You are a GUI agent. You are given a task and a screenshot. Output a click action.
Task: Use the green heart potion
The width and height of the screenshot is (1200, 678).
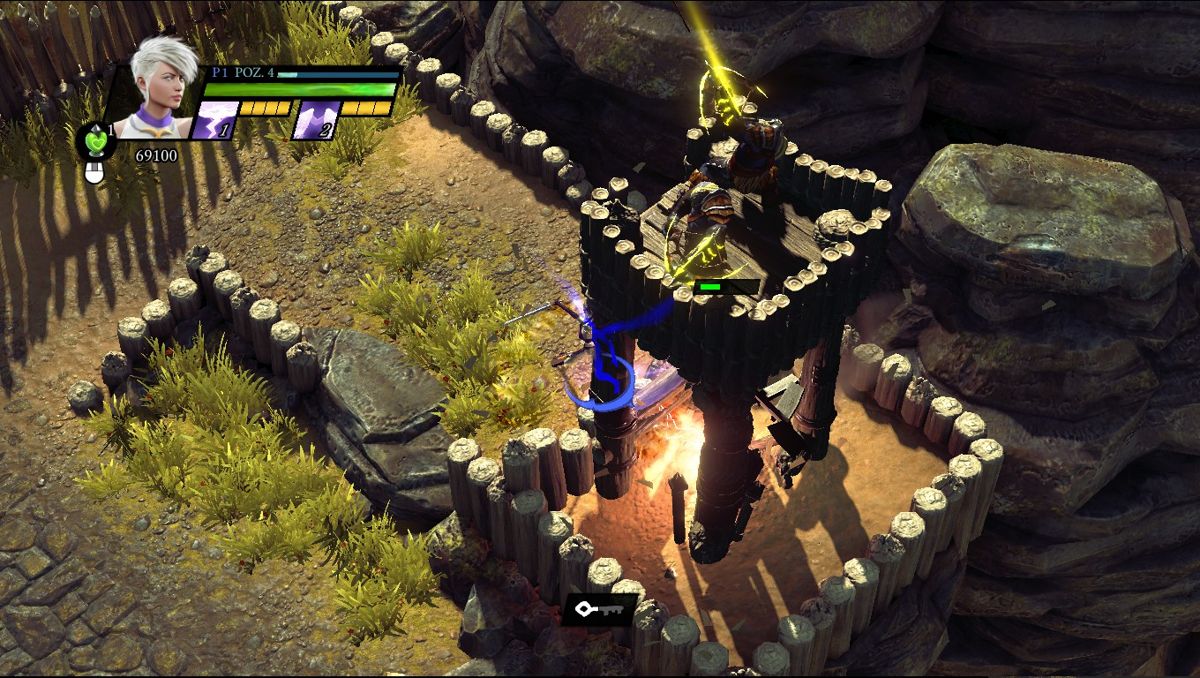pos(95,142)
